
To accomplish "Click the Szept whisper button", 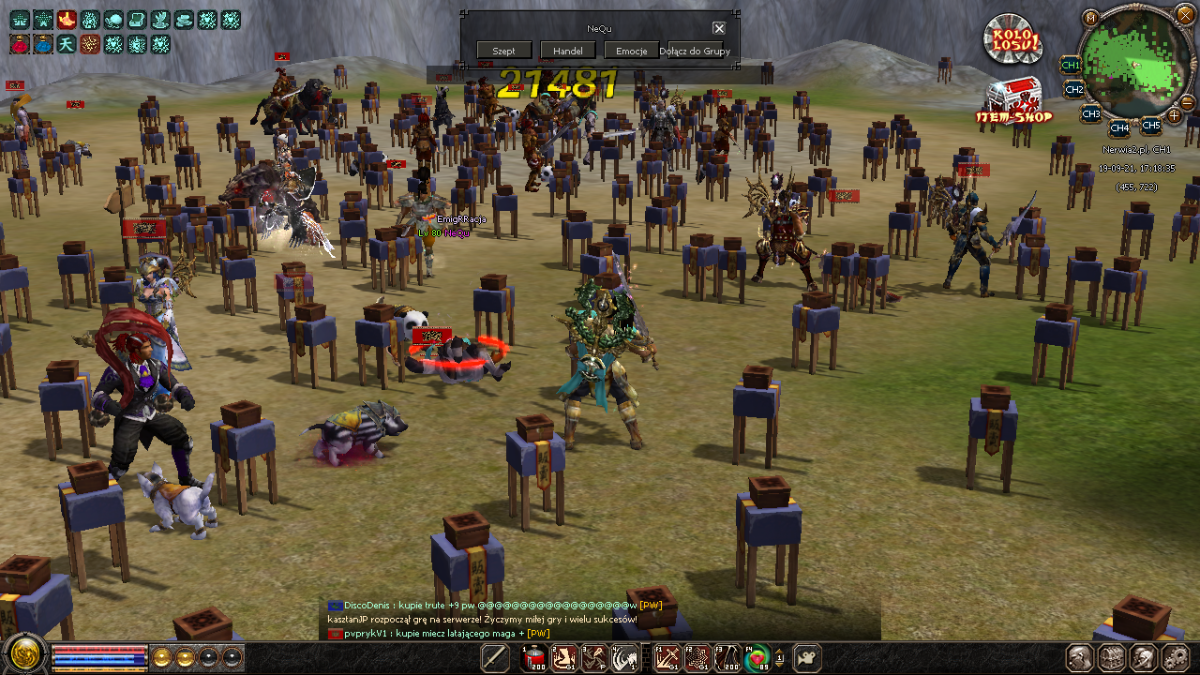I will click(504, 50).
